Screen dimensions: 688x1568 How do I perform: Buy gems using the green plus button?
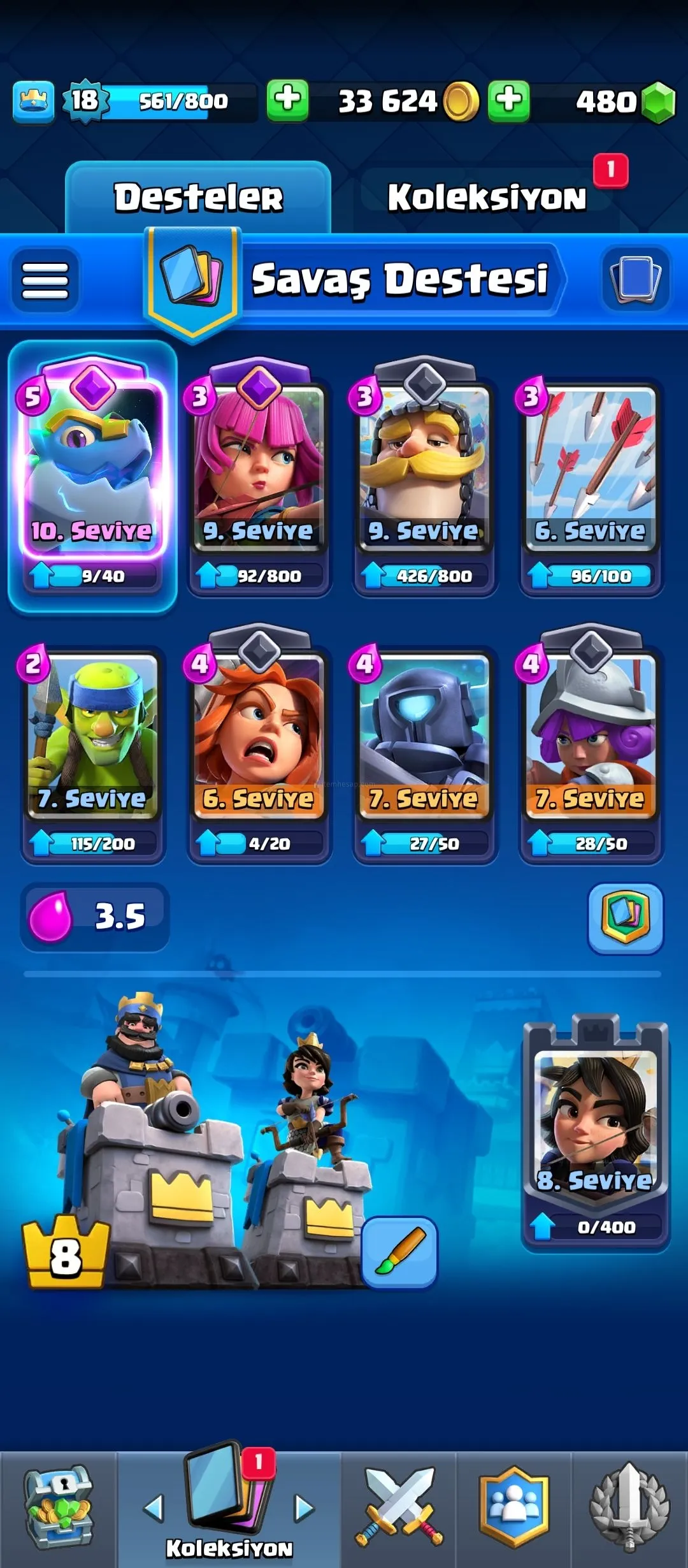[508, 101]
